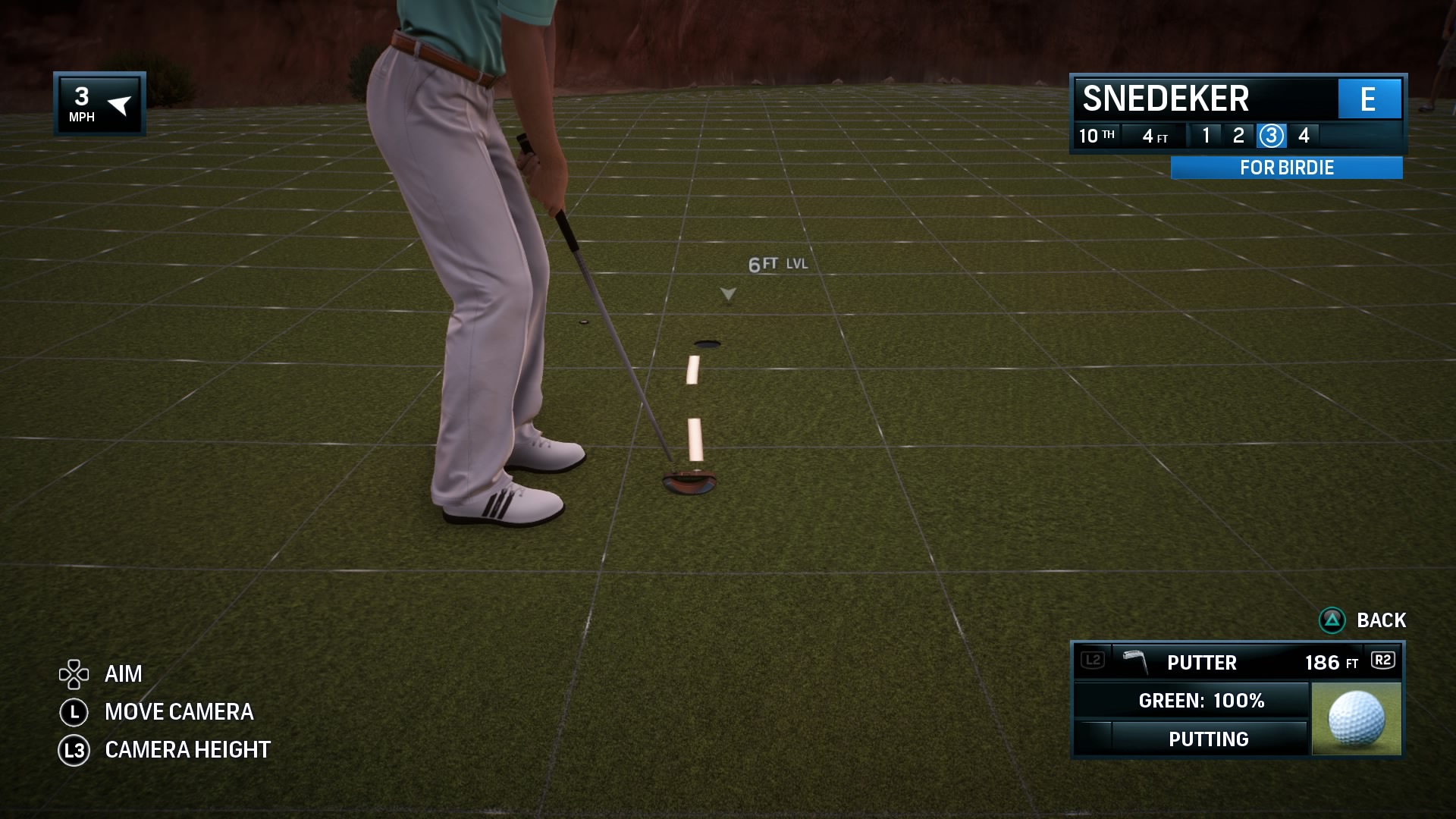Toggle the aim marker on the green
Screen dimensions: 1456x819
point(727,292)
